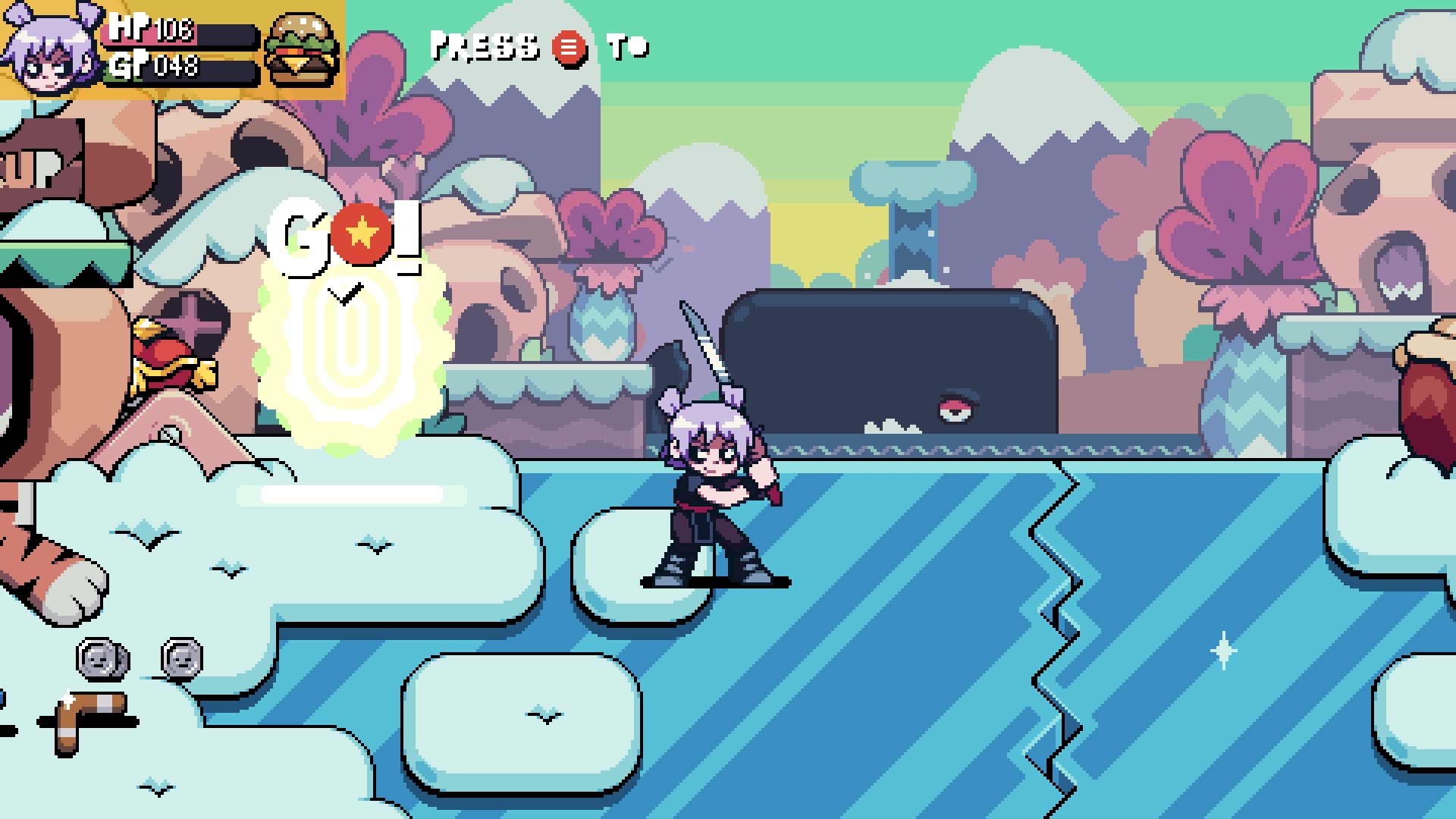Click the star badge on the GO indicator
The width and height of the screenshot is (1456, 819).
pos(363,233)
